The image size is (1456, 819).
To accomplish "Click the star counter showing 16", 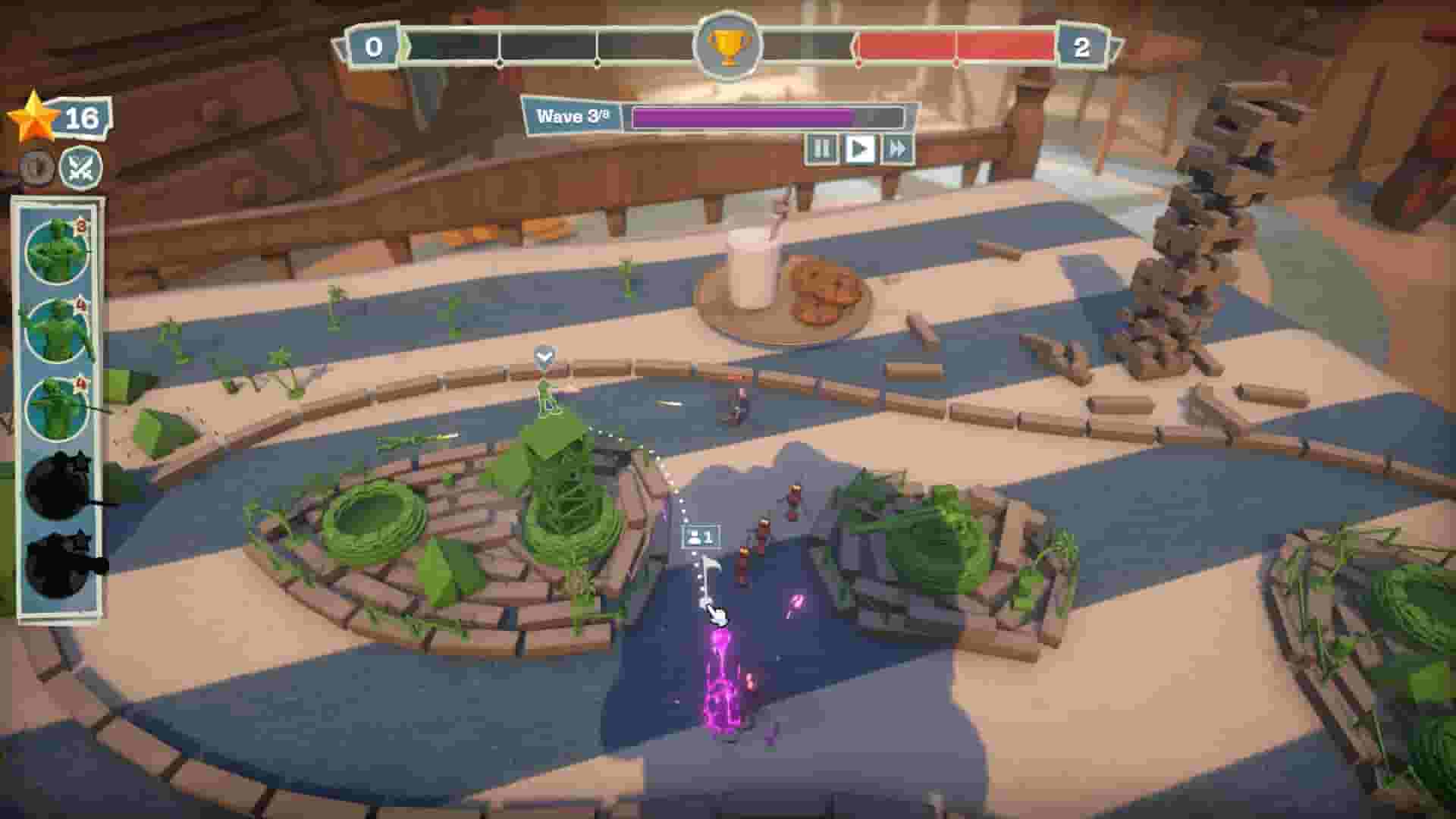I will click(80, 118).
